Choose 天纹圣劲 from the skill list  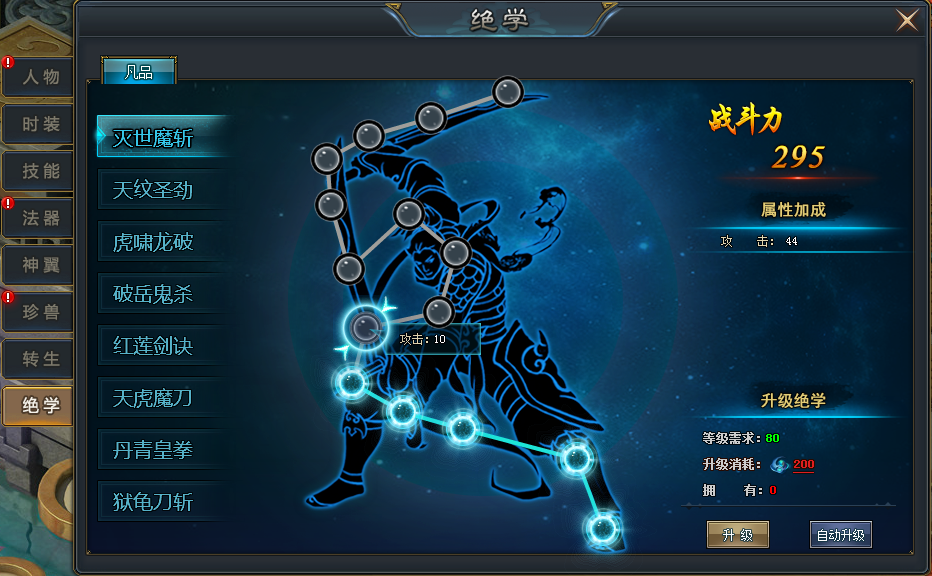point(155,189)
